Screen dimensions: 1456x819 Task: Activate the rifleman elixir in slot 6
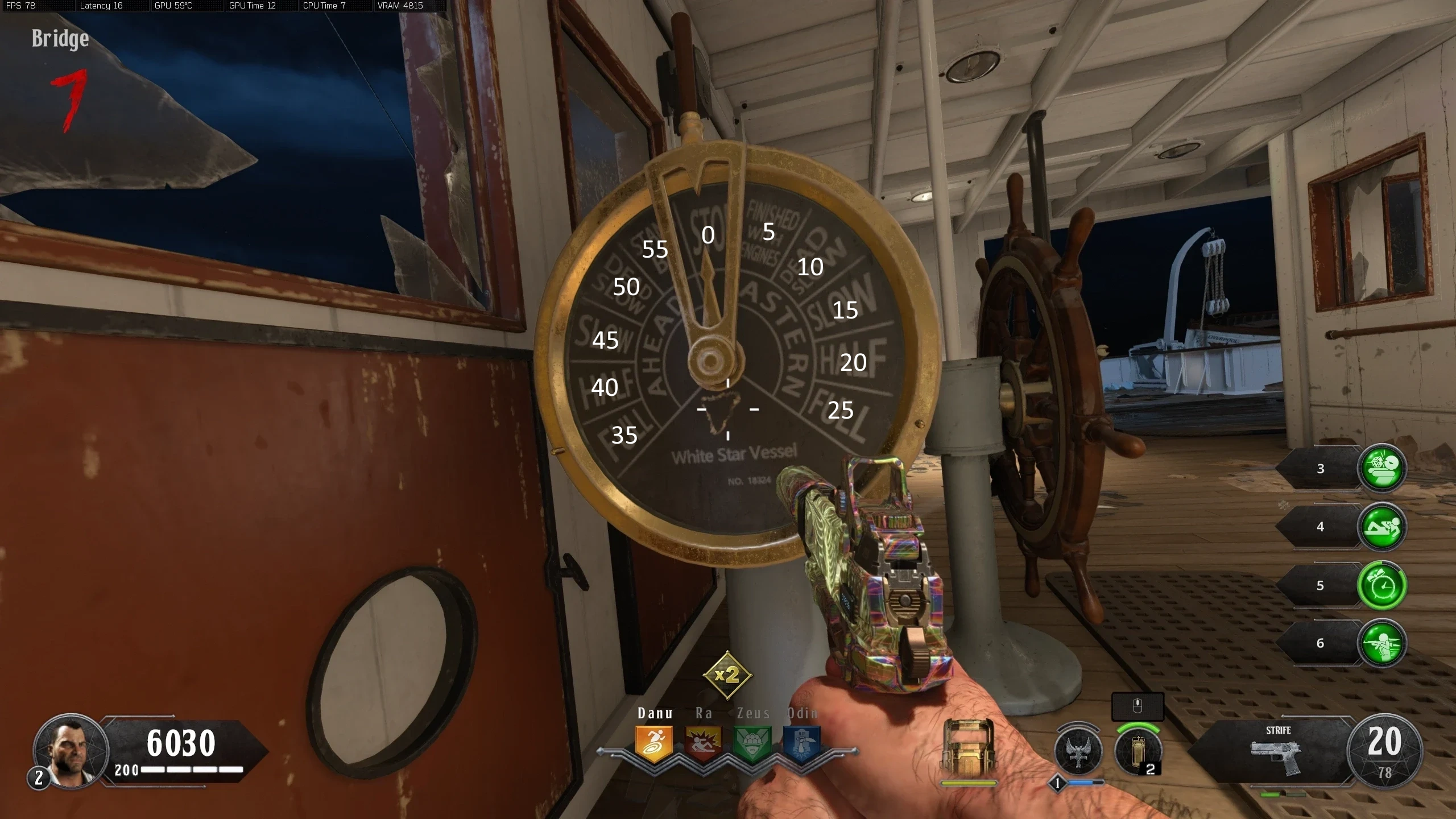pos(1381,643)
